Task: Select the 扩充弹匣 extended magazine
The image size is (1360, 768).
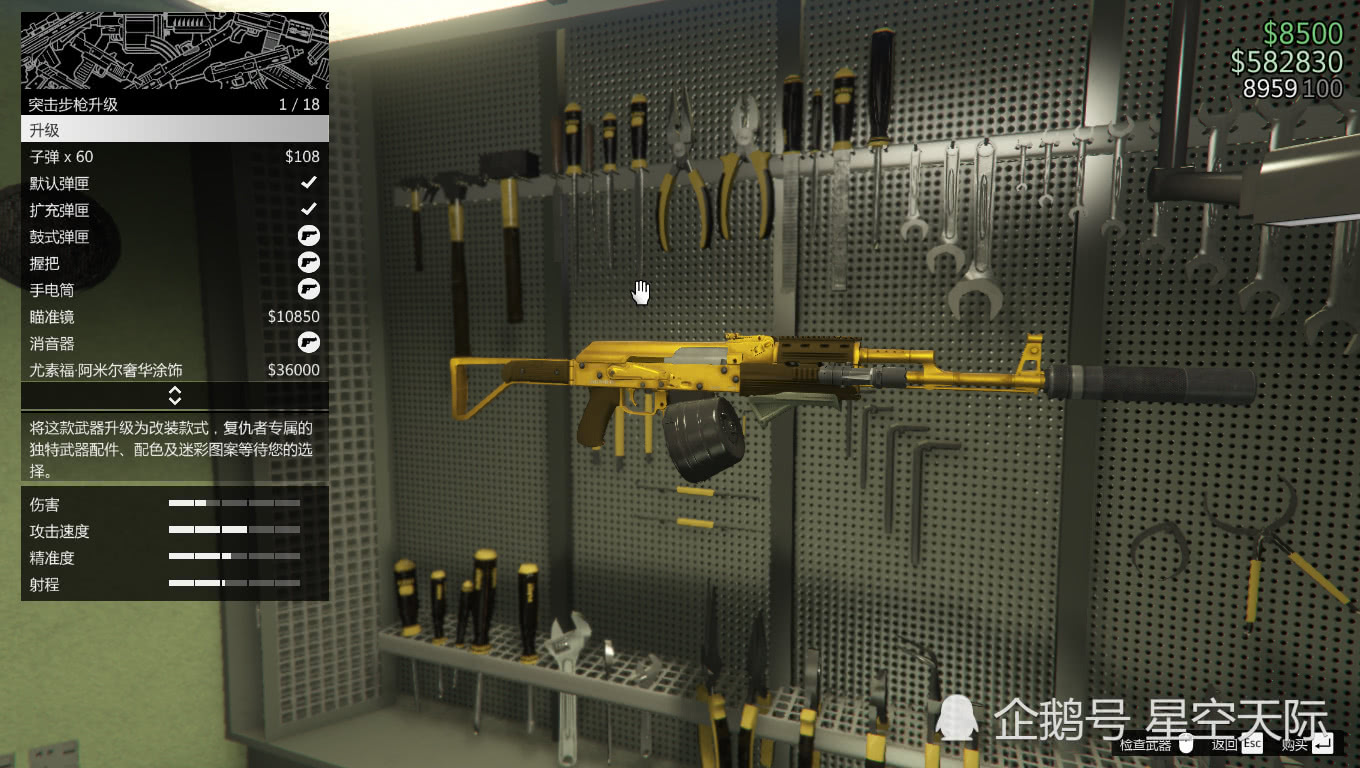Action: coord(174,210)
